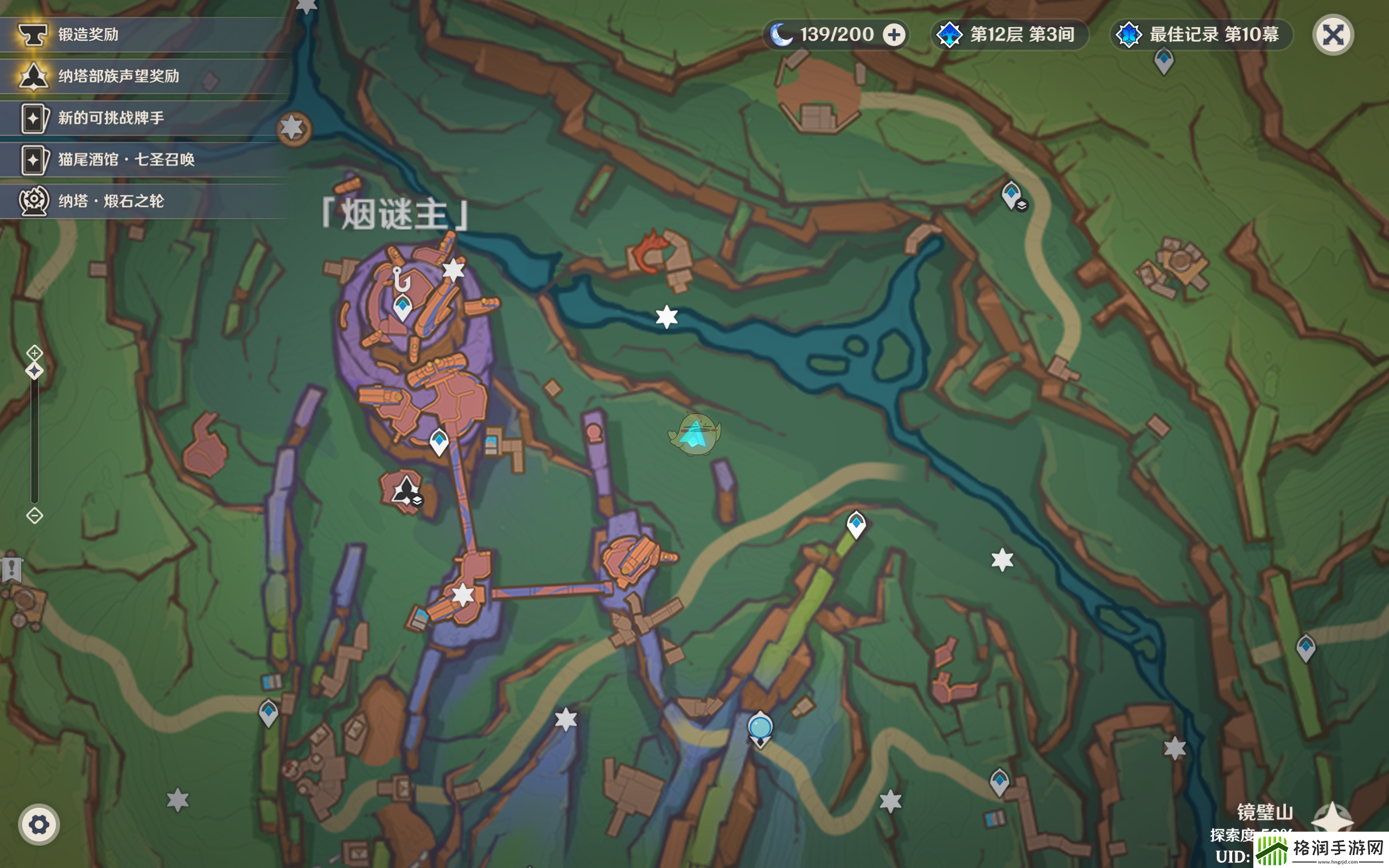The width and height of the screenshot is (1389, 868).
Task: Add resin with the plus button
Action: point(894,35)
